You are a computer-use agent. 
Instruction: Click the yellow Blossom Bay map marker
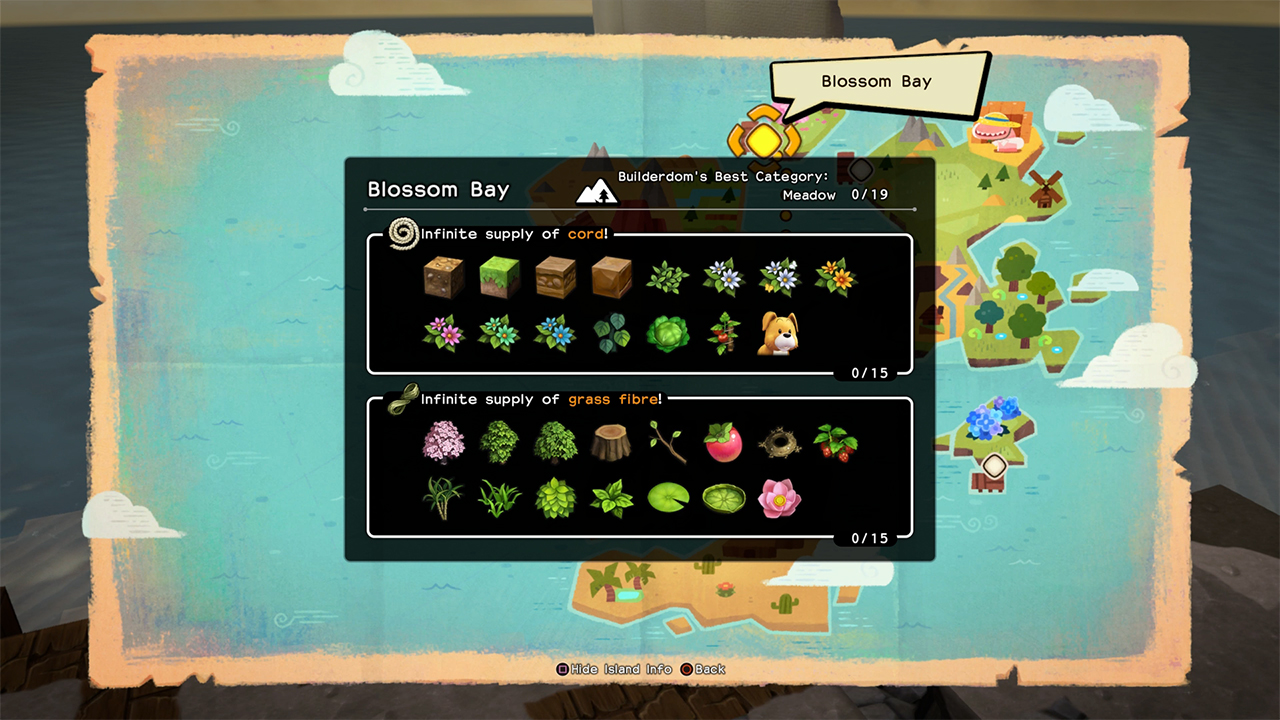click(763, 137)
